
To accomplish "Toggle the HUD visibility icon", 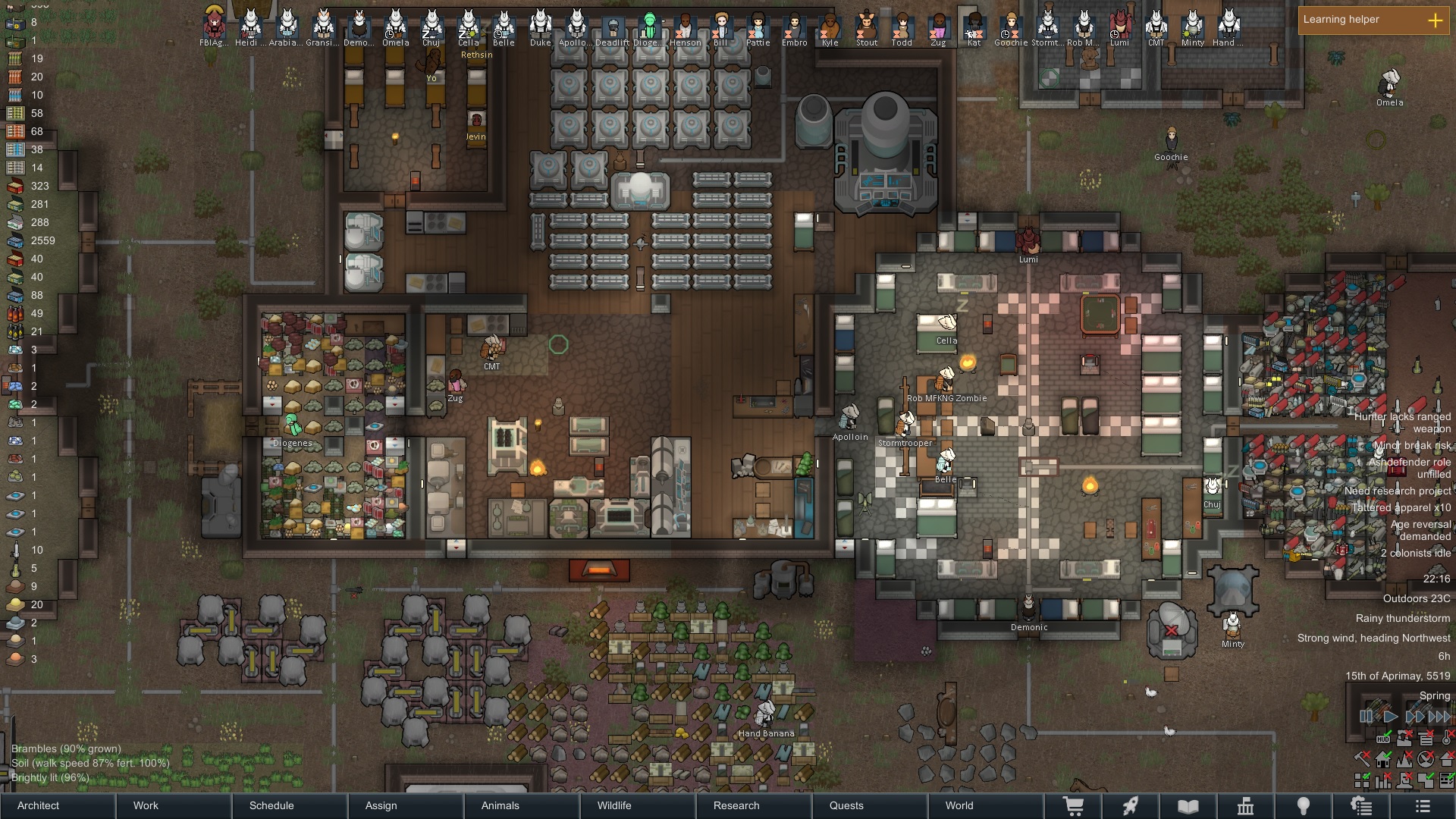I will click(1383, 738).
